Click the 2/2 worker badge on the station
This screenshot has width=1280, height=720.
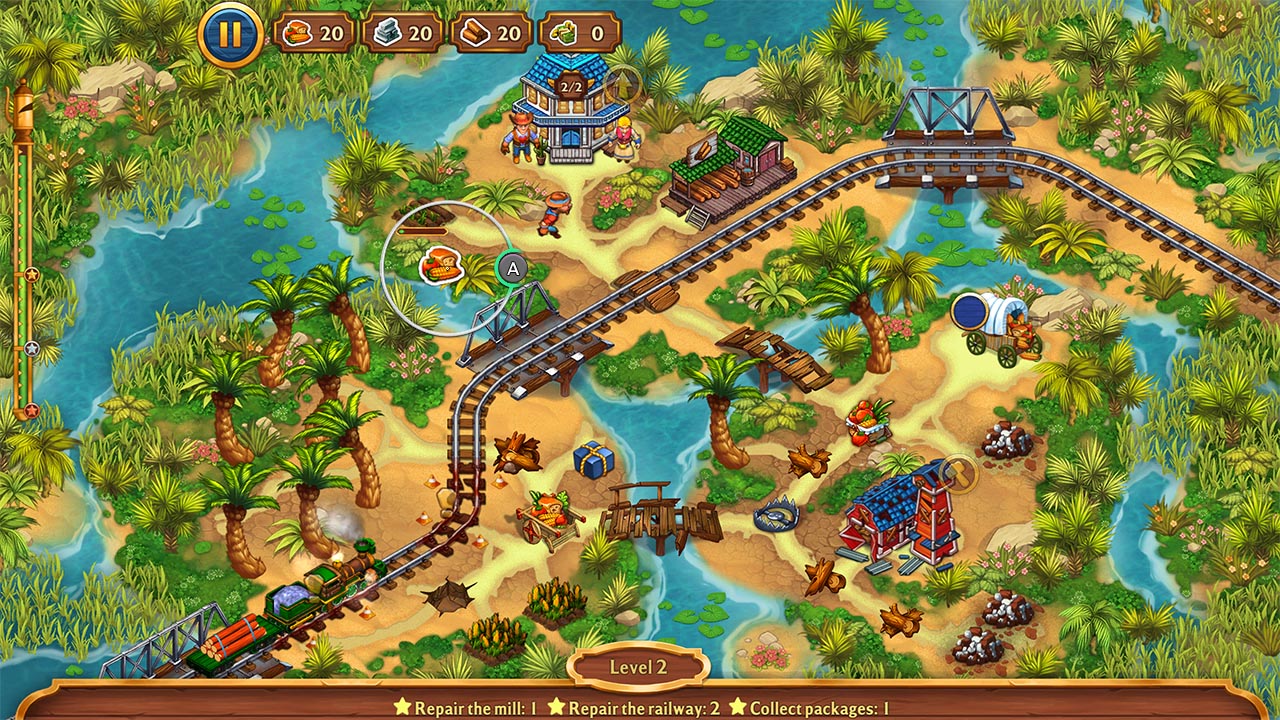(570, 85)
